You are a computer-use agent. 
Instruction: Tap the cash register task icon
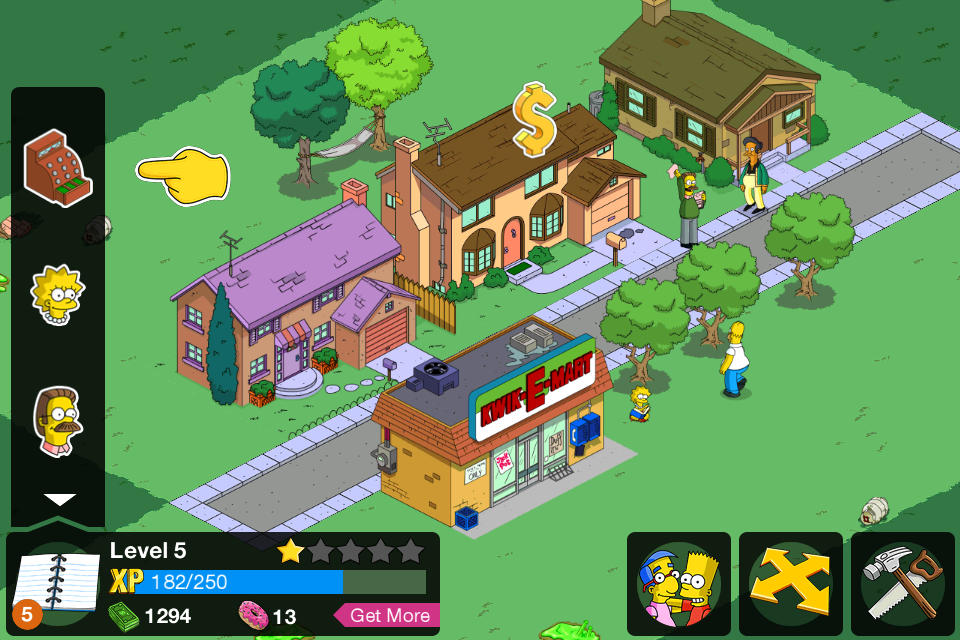pos(58,168)
